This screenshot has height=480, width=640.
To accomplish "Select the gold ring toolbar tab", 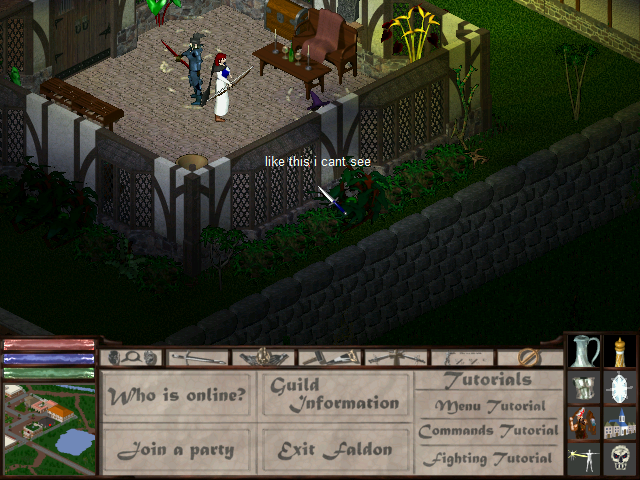I will pyautogui.click(x=530, y=357).
